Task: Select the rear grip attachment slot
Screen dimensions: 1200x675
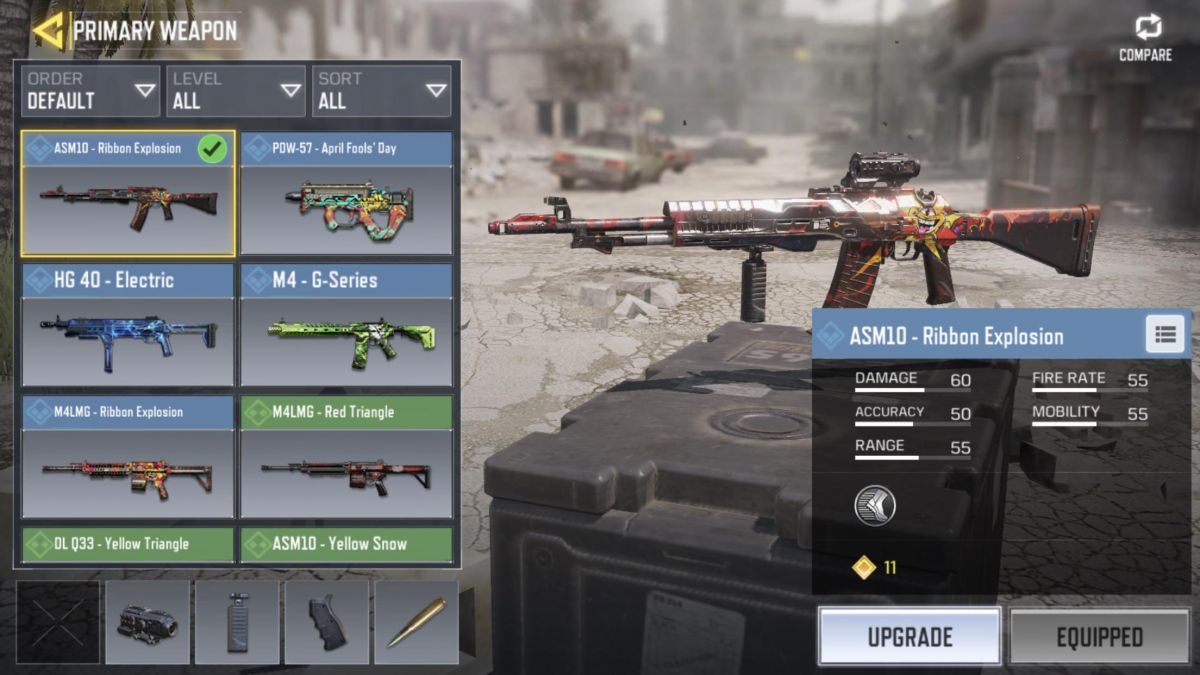Action: [327, 623]
